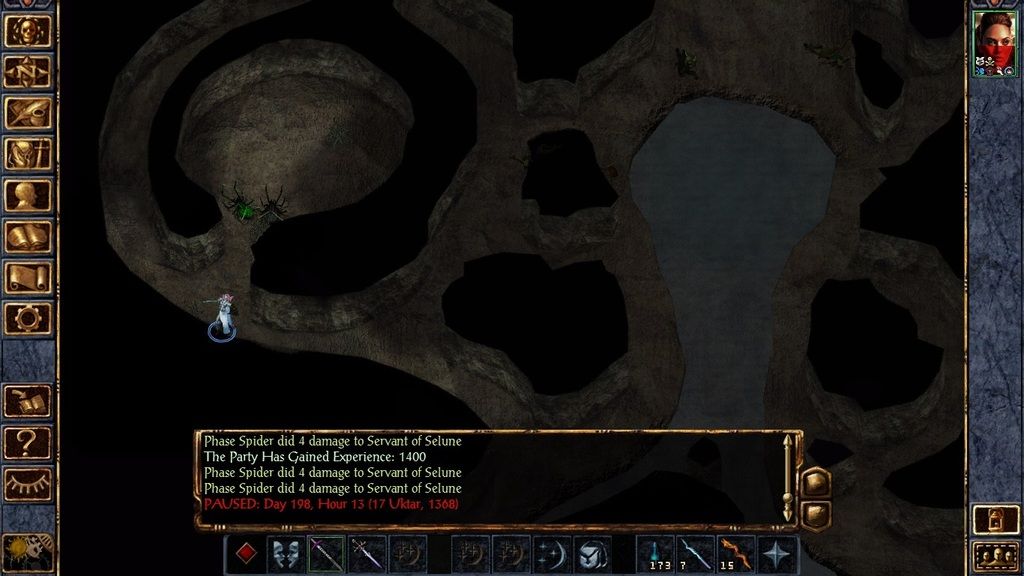This screenshot has width=1024, height=576.
Task: Show the character record with the head icon
Action: click(28, 194)
